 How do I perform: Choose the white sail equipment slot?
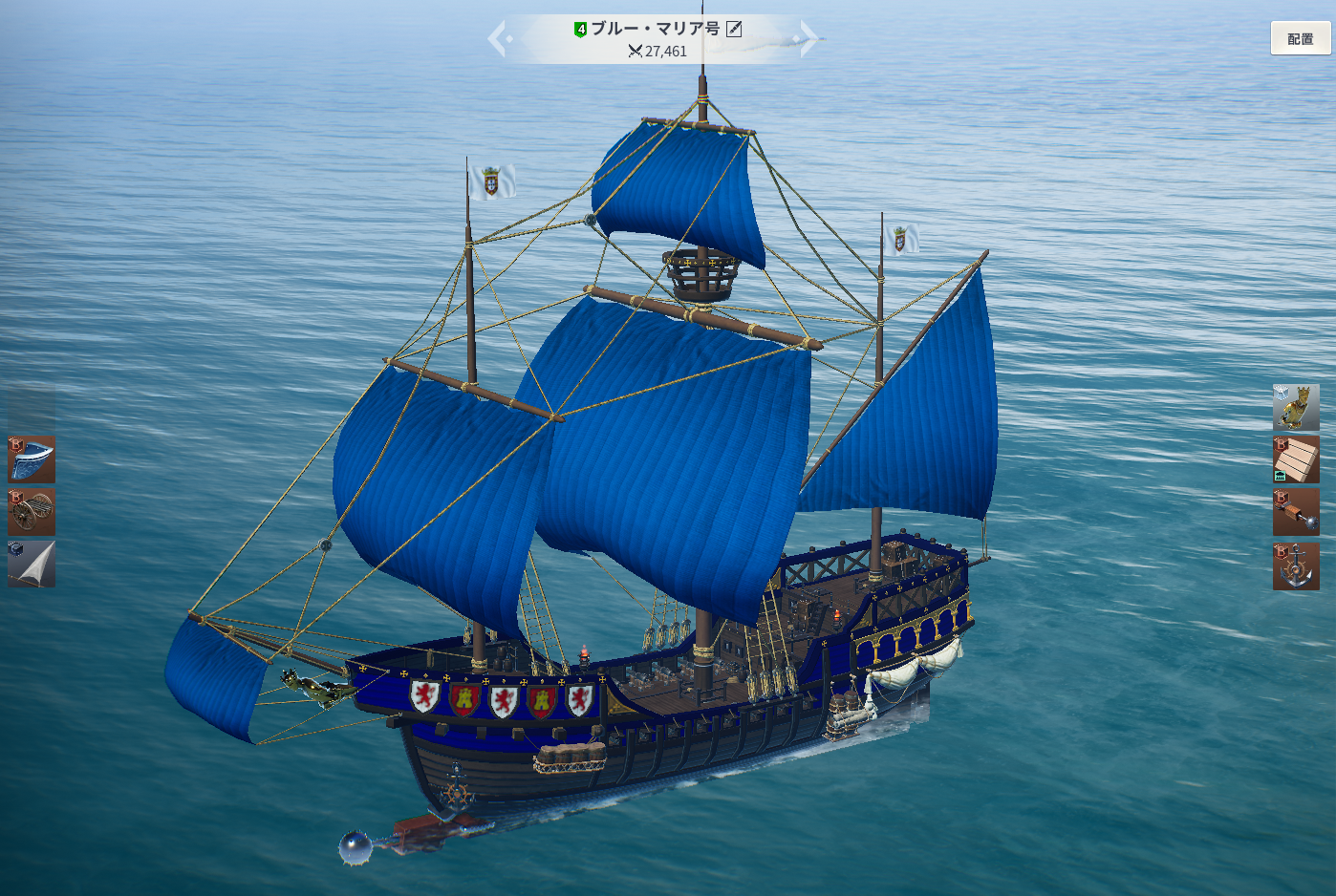coord(32,564)
